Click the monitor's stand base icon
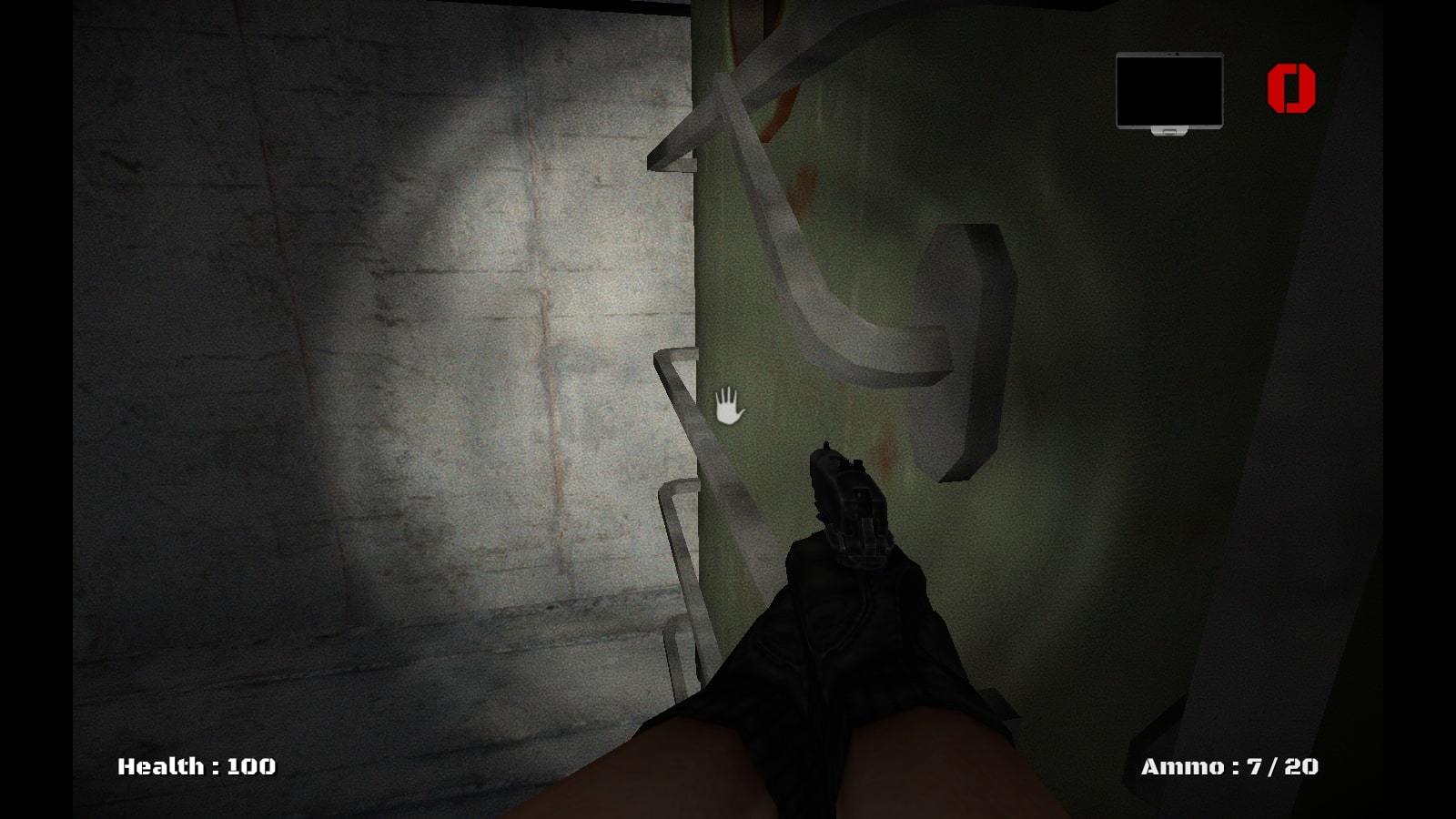The image size is (1456, 819). click(x=1169, y=132)
